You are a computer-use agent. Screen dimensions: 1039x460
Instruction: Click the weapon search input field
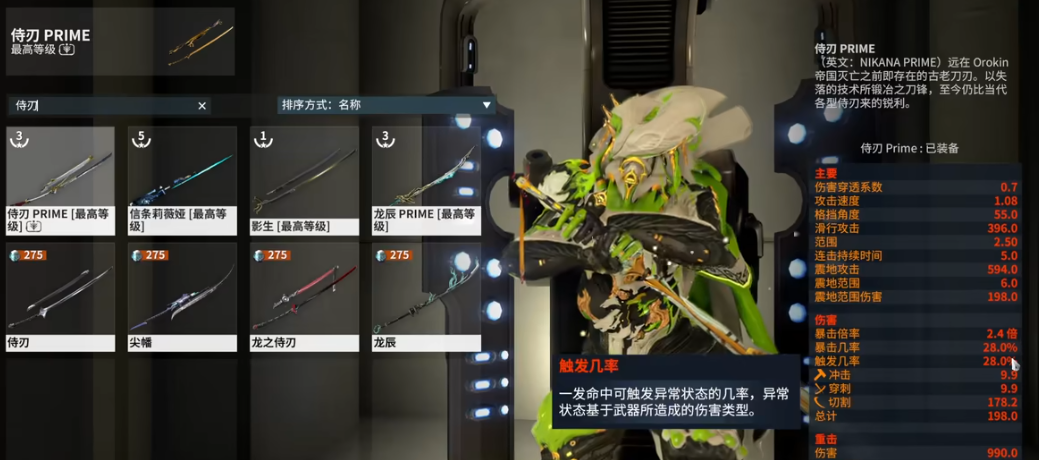[100, 106]
